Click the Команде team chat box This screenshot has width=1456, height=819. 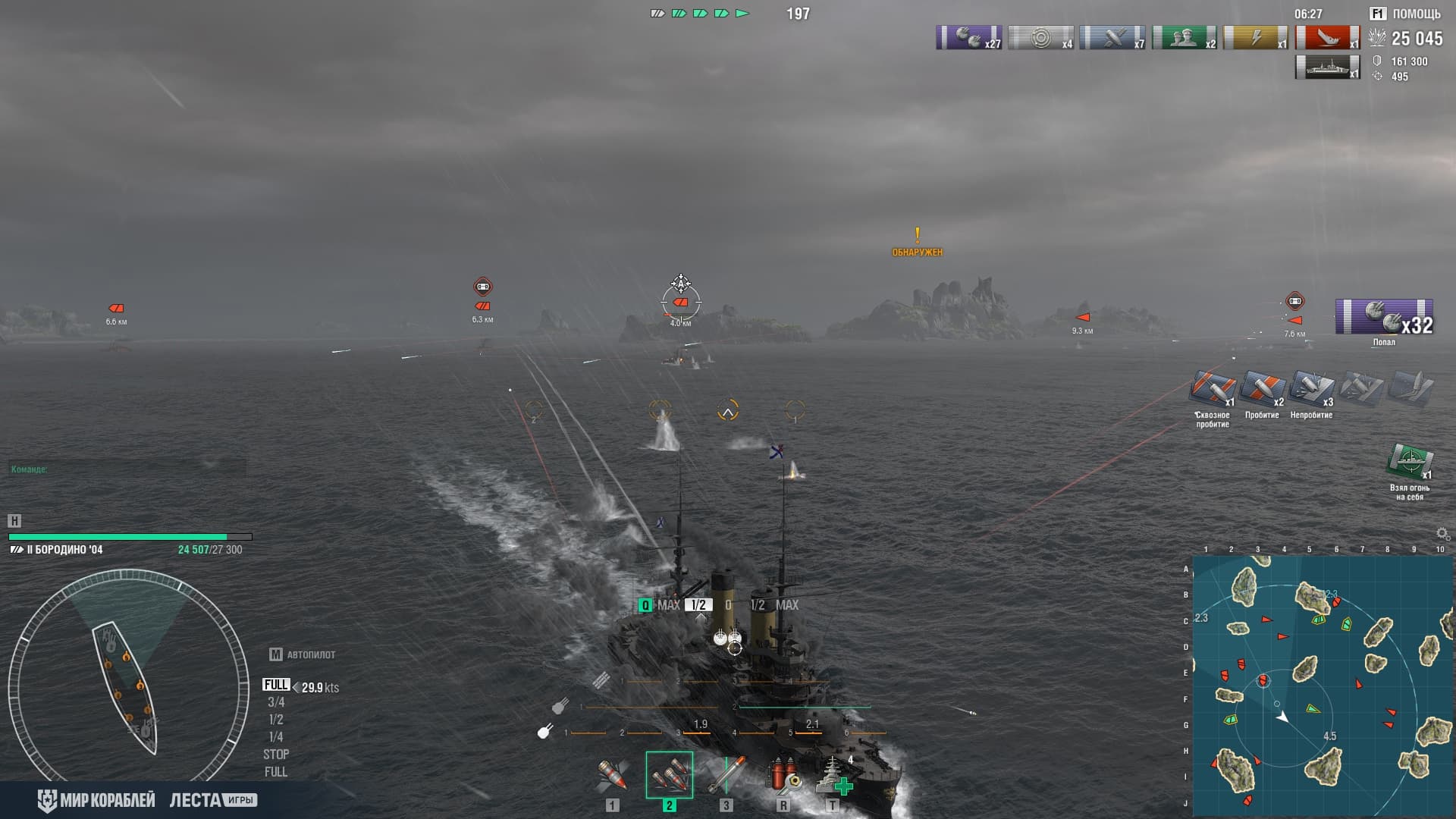pos(127,469)
